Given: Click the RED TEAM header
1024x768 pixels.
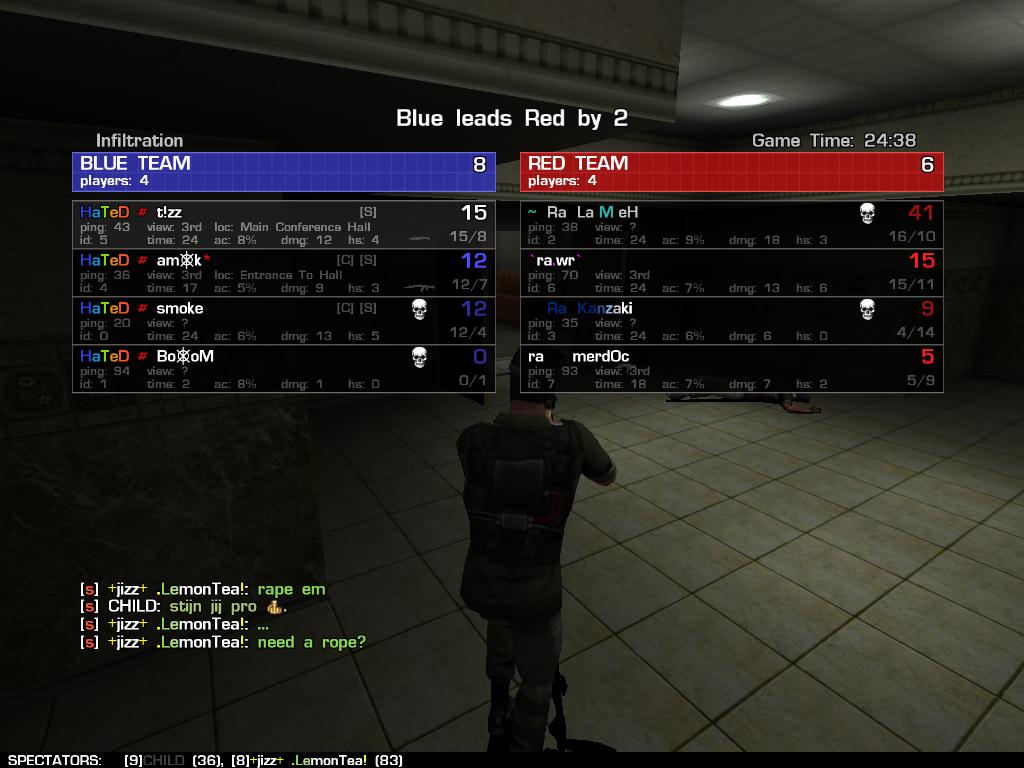Looking at the screenshot, I should click(731, 171).
